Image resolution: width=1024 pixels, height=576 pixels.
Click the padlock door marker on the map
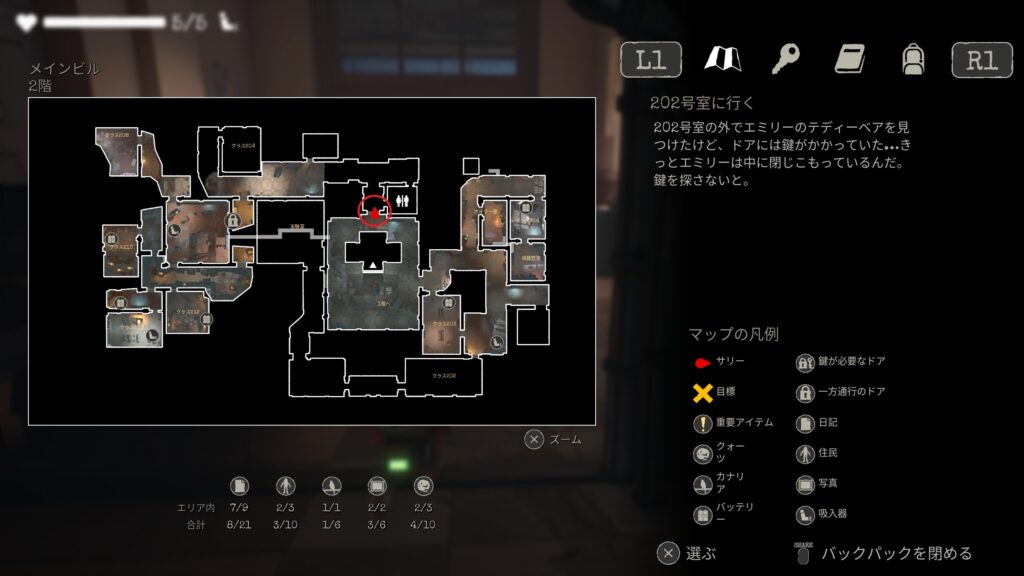tap(232, 220)
